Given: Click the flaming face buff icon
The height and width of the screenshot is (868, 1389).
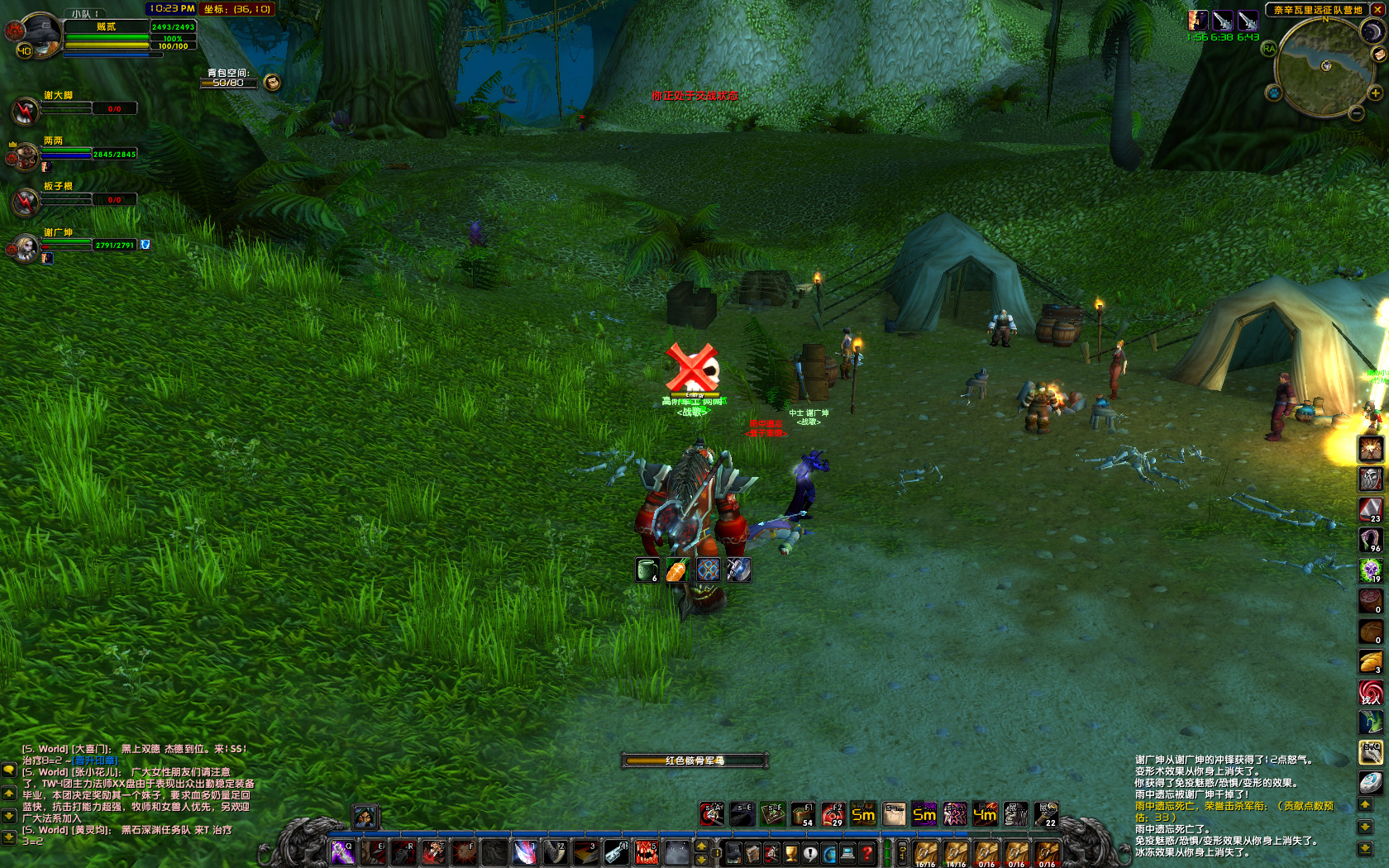Looking at the screenshot, I should tap(1371, 449).
